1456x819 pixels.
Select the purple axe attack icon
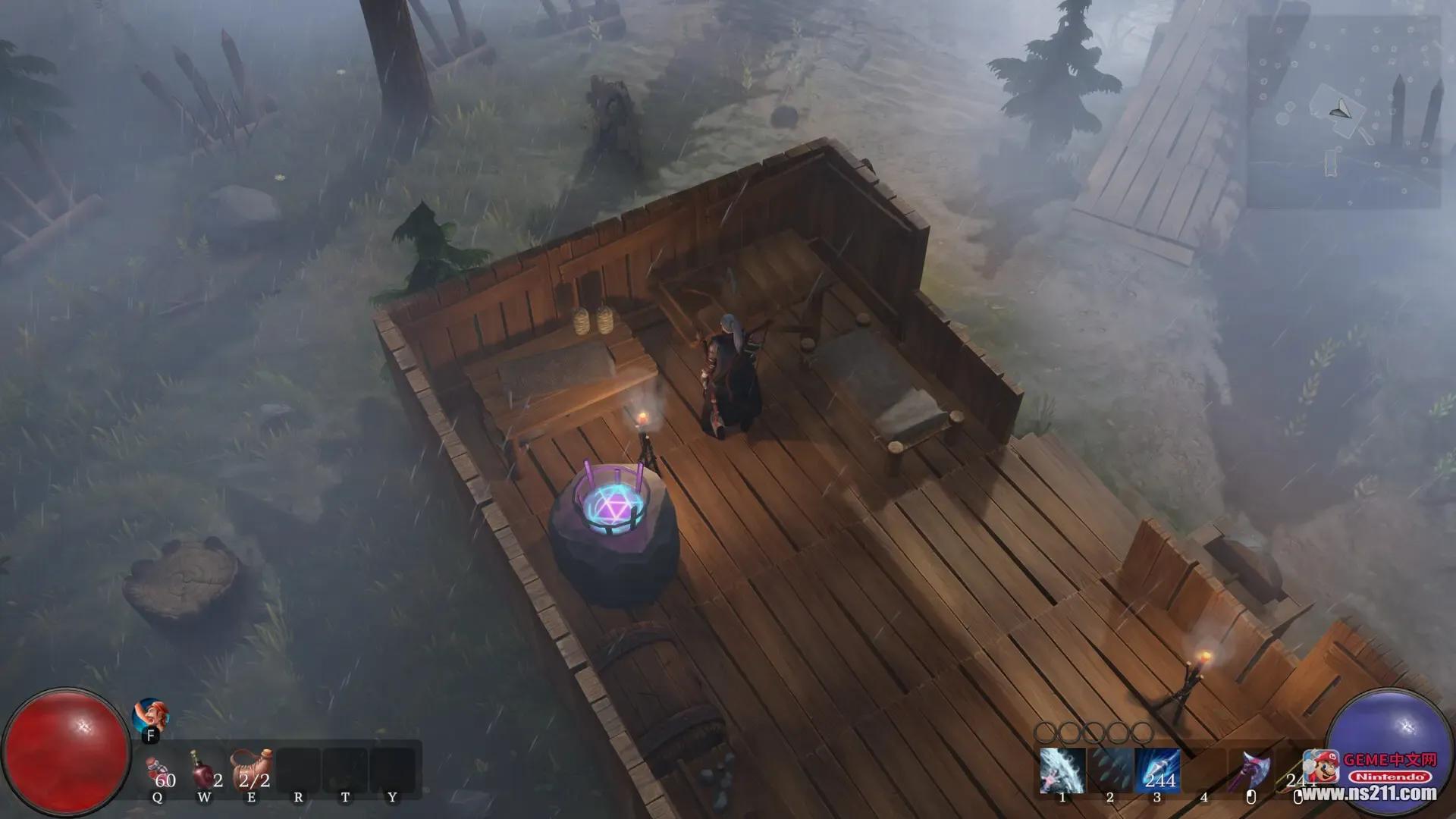coord(1251,770)
